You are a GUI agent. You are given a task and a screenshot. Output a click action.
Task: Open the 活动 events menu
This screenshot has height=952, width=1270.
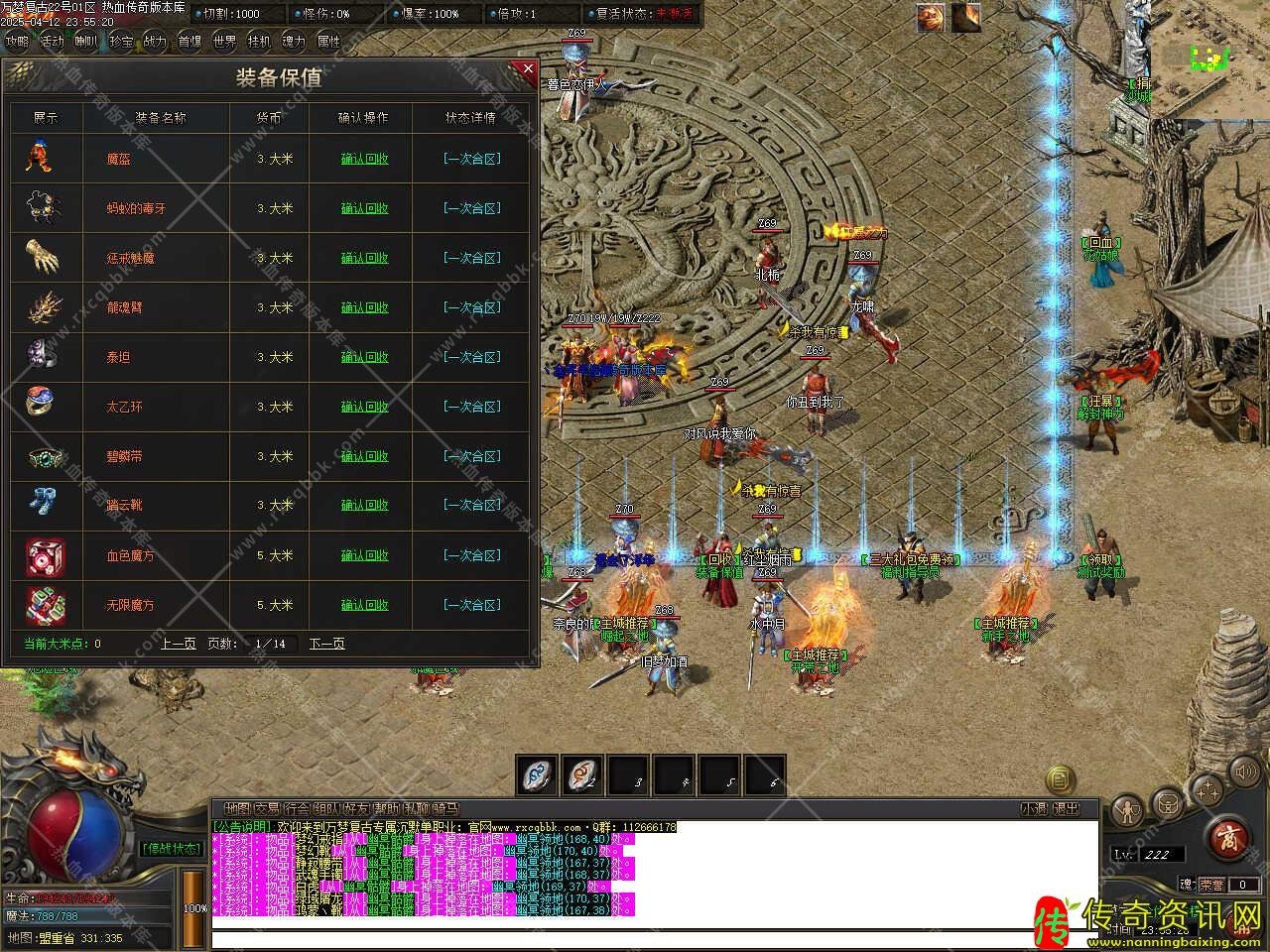coord(52,42)
